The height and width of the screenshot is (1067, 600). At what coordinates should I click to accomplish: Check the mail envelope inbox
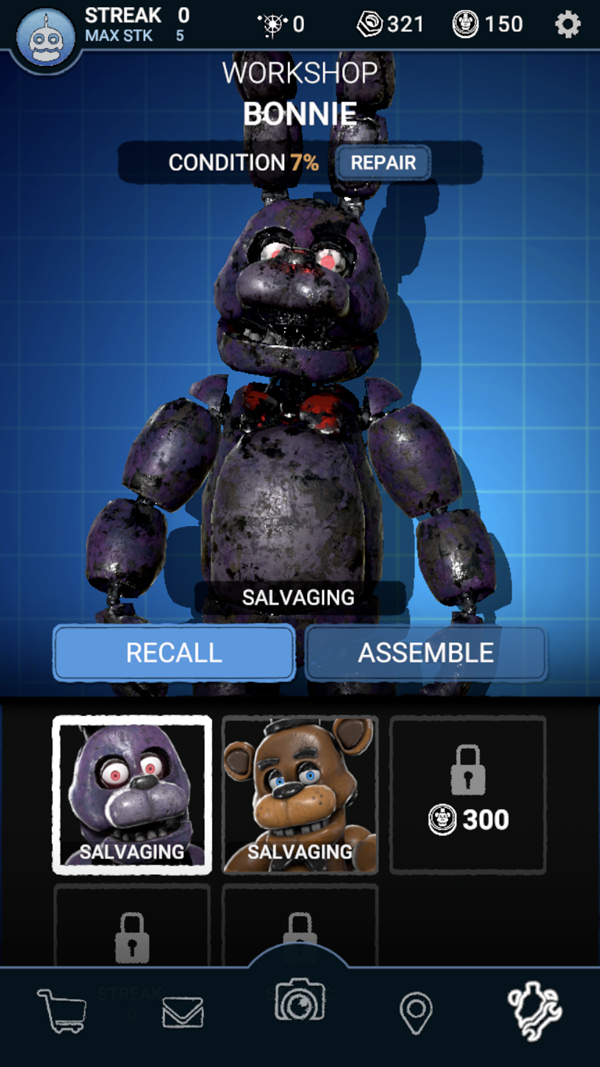[x=183, y=1013]
